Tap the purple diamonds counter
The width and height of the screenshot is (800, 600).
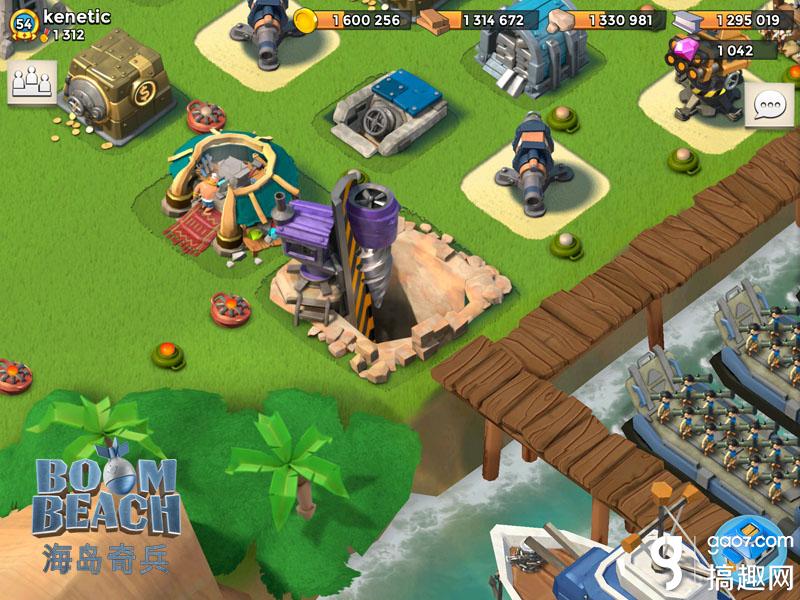click(x=722, y=51)
